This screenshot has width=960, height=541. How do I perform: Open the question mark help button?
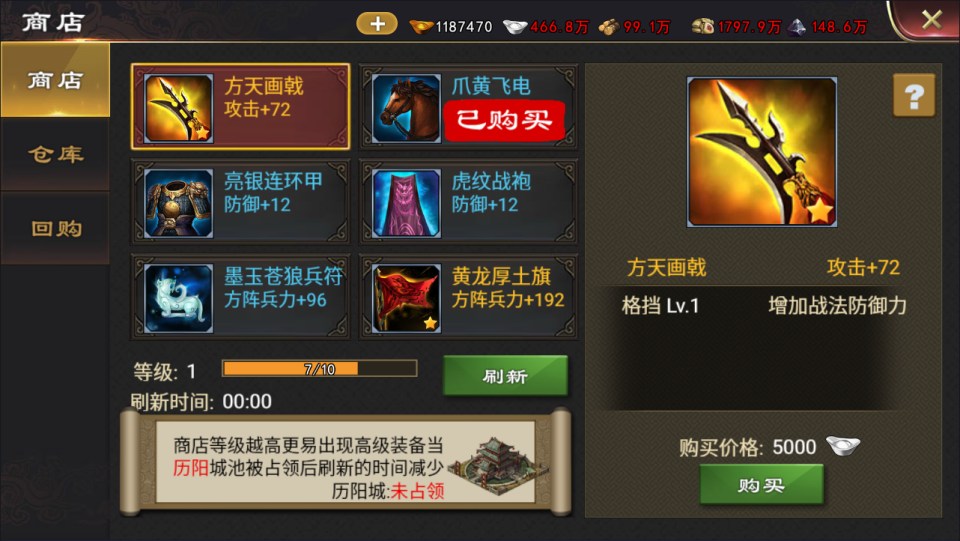(x=913, y=96)
